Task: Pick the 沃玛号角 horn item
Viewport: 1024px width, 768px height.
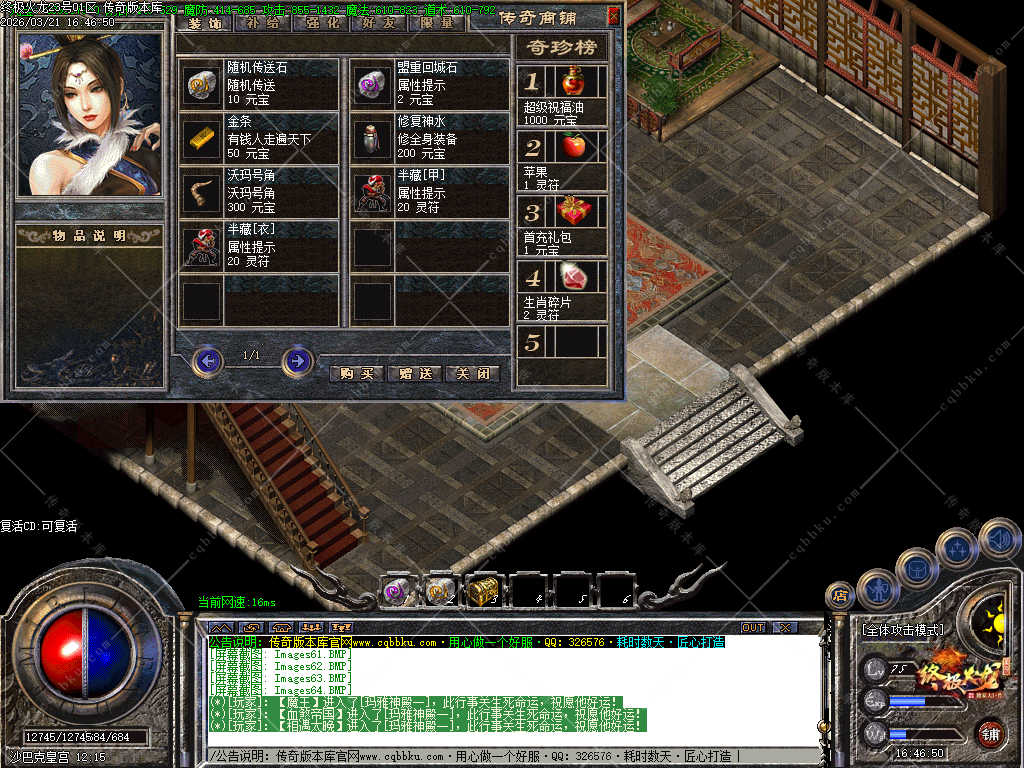Action: point(258,191)
